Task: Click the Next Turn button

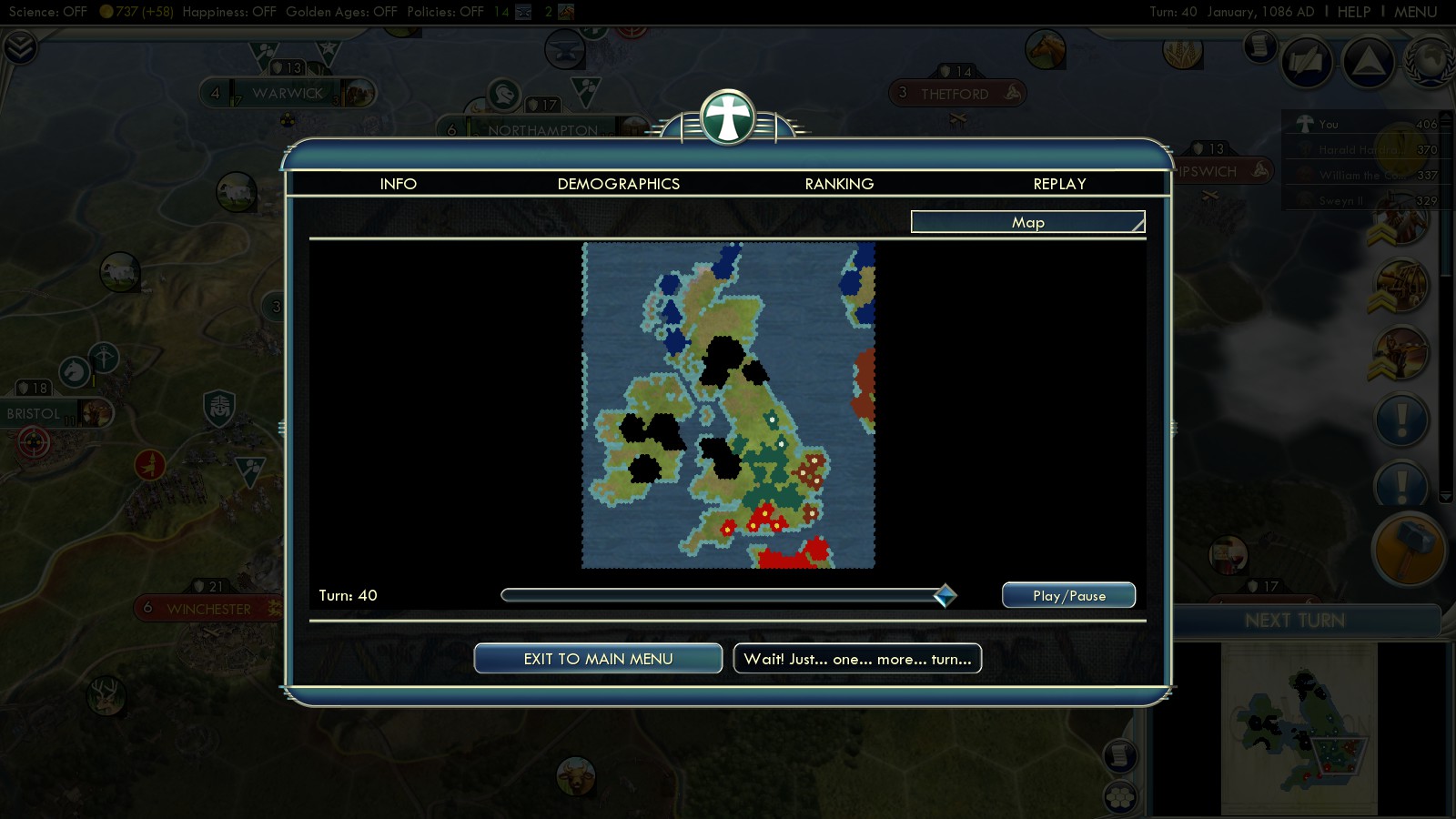Action: [x=1294, y=621]
